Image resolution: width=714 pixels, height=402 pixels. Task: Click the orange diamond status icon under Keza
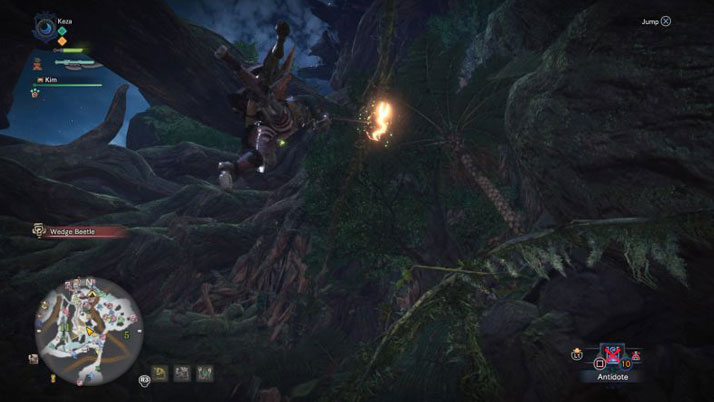[x=62, y=41]
